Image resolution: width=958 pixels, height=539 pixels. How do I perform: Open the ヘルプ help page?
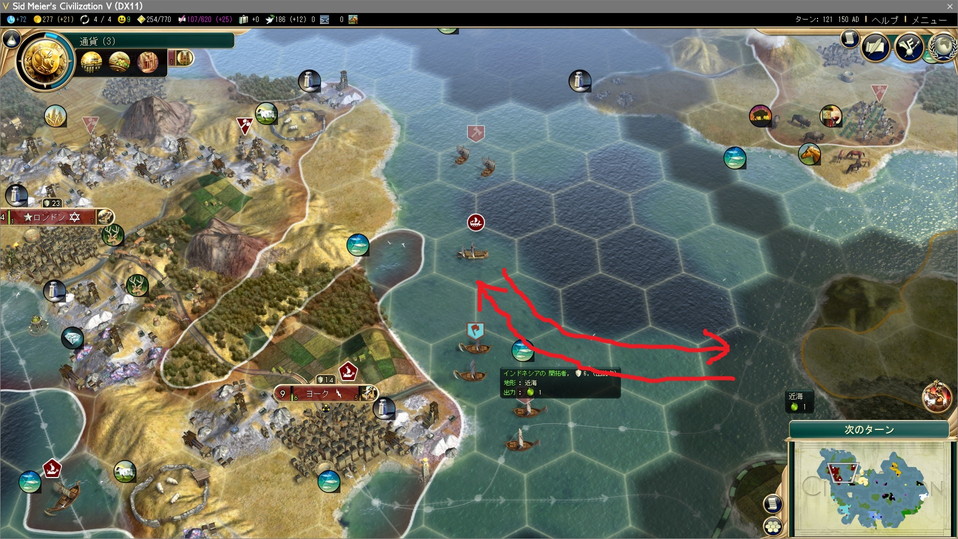[x=885, y=20]
